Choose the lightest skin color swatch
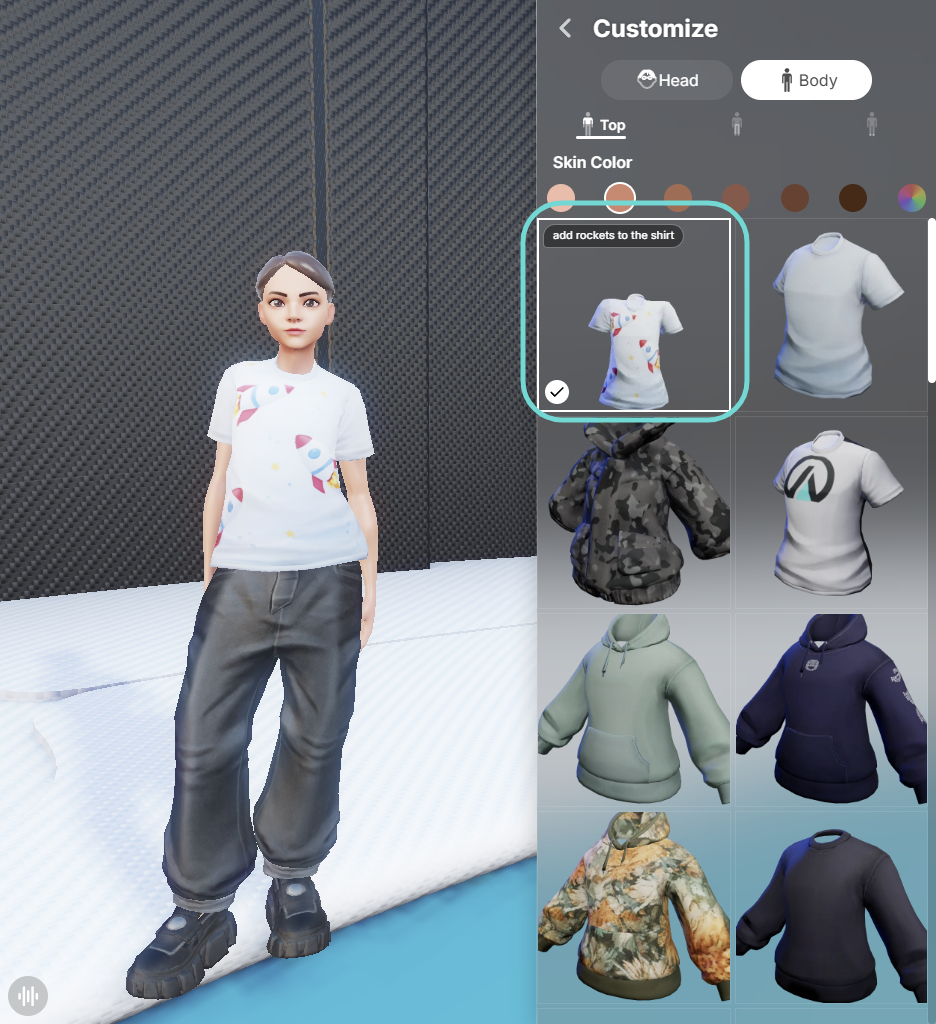 click(561, 197)
